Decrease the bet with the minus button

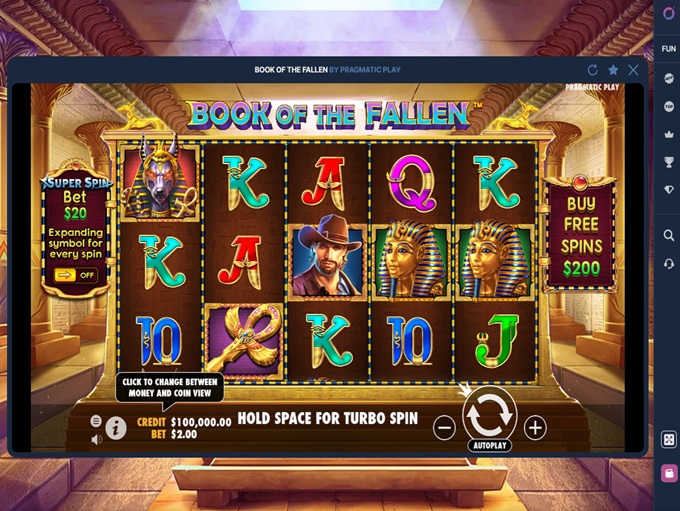(x=444, y=428)
